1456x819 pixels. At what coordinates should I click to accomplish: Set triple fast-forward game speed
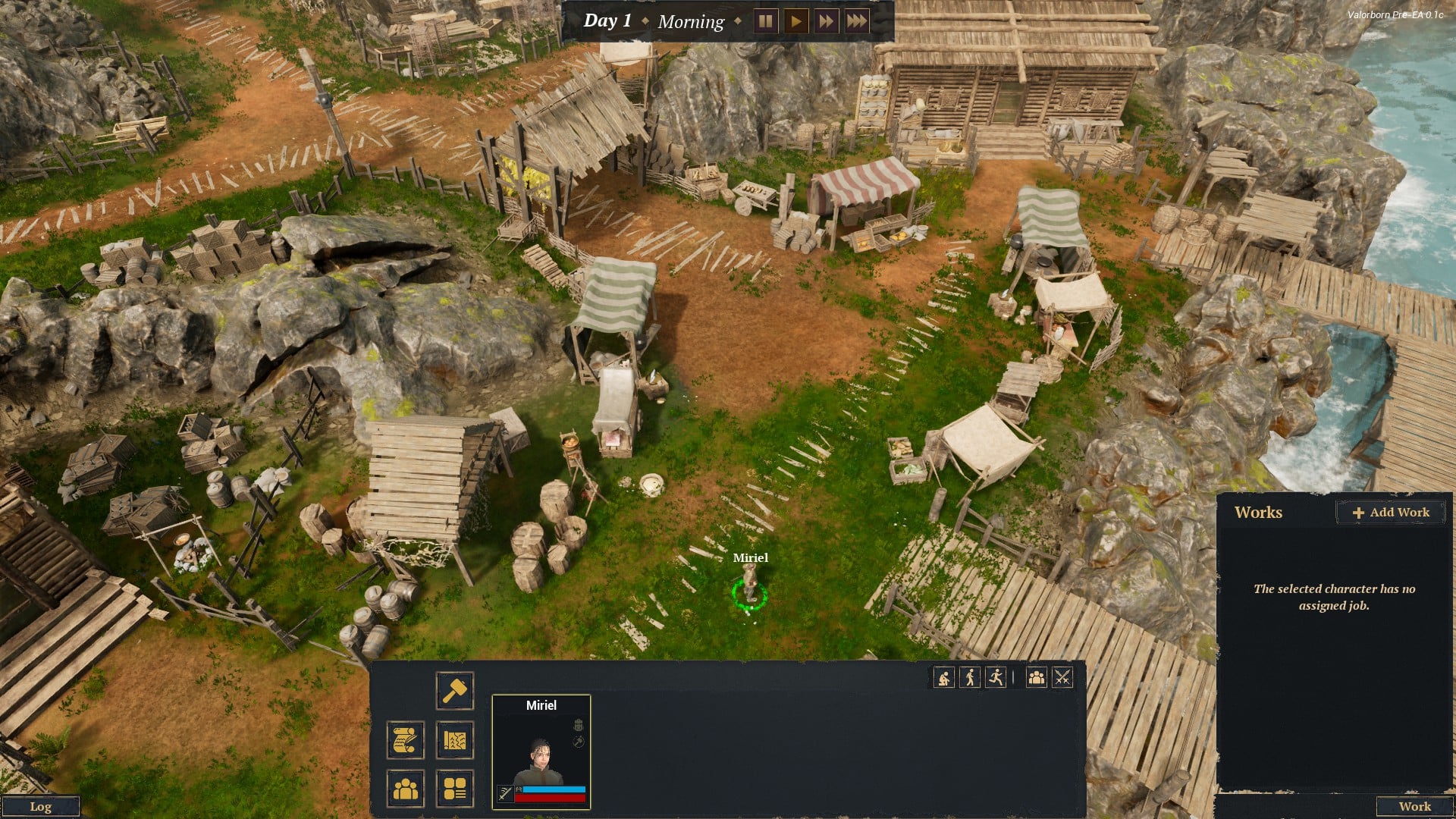[x=856, y=21]
